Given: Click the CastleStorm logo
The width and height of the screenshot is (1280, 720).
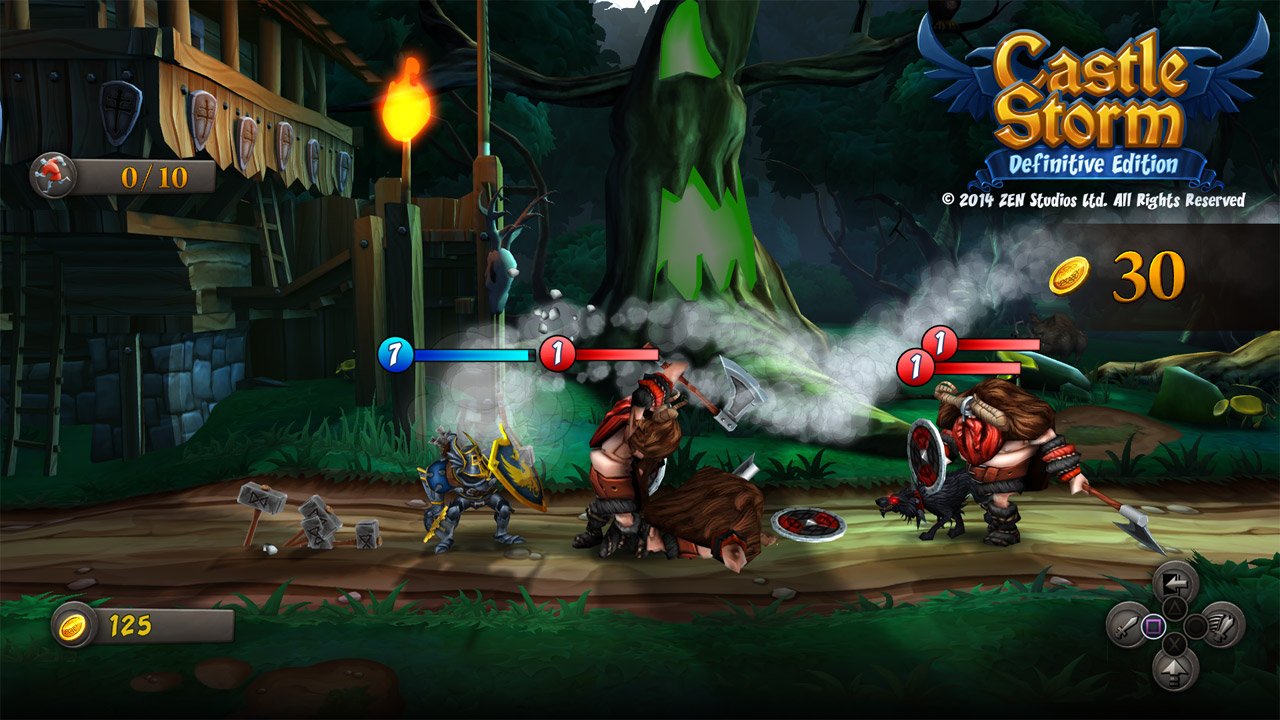Looking at the screenshot, I should (1091, 91).
